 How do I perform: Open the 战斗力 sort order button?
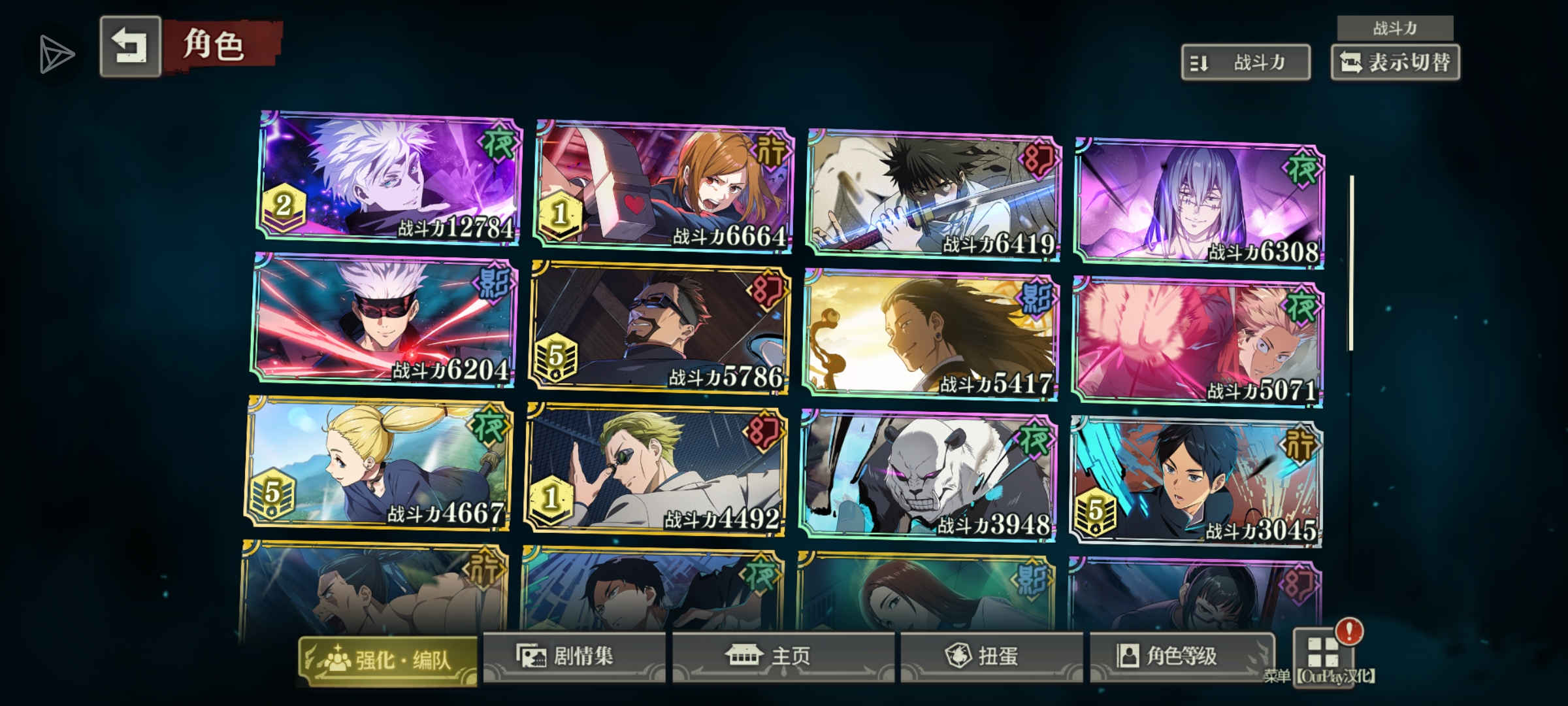coord(1245,63)
